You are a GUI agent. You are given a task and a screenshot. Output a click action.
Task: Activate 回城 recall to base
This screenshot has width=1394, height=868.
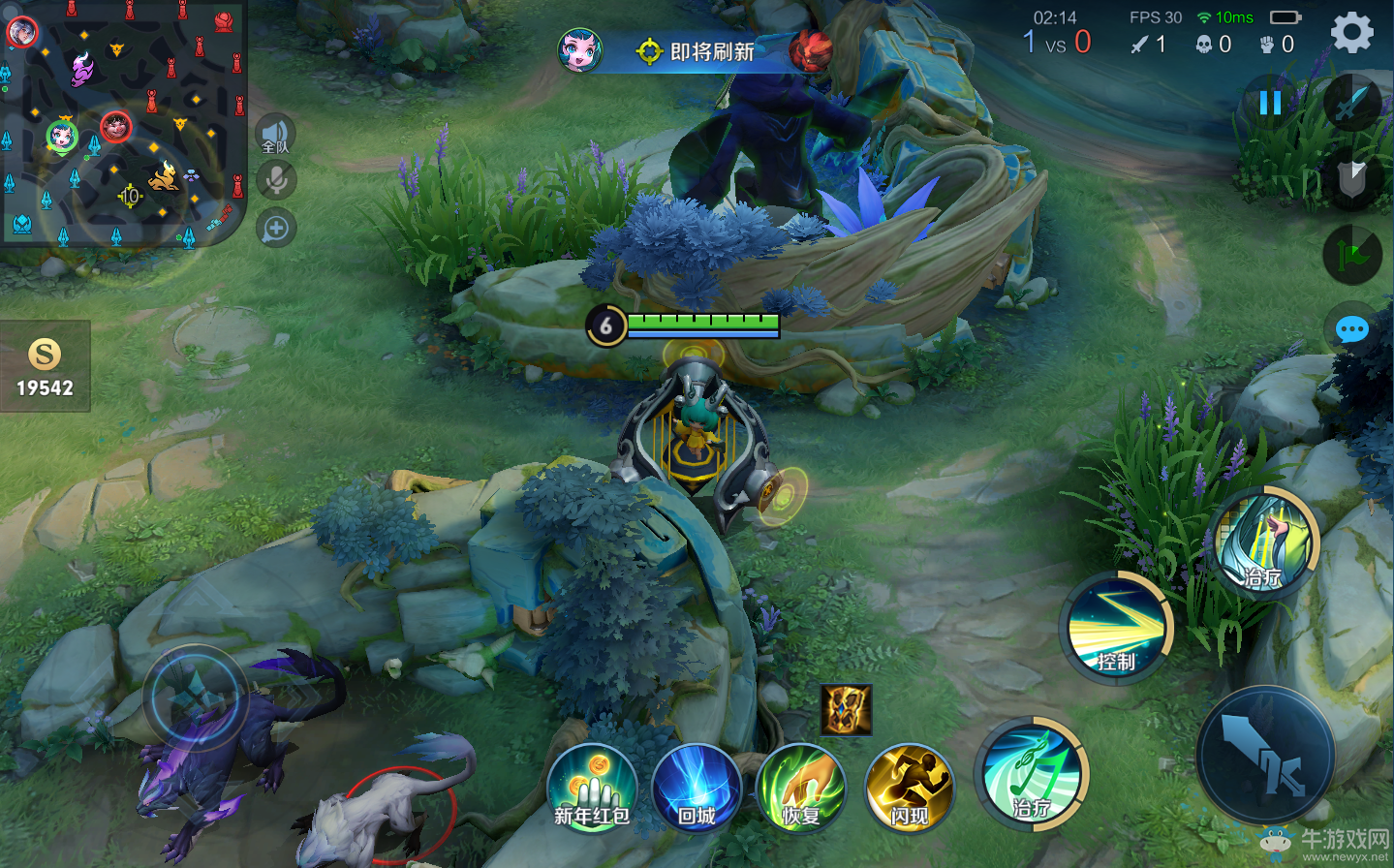coord(697,790)
